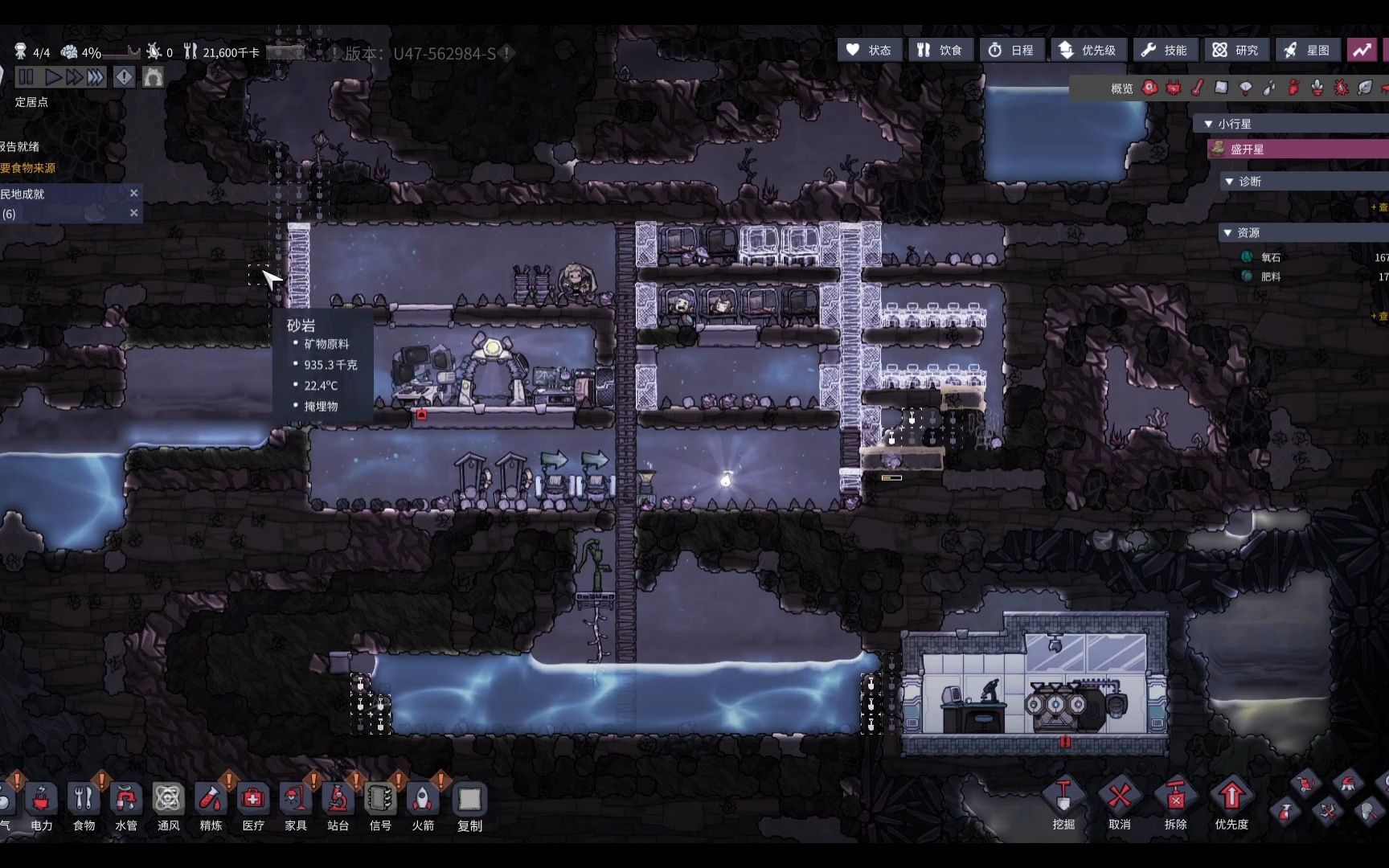Image resolution: width=1389 pixels, height=868 pixels.
Task: Open the 饮食 (Consumables) menu
Action: 940,51
